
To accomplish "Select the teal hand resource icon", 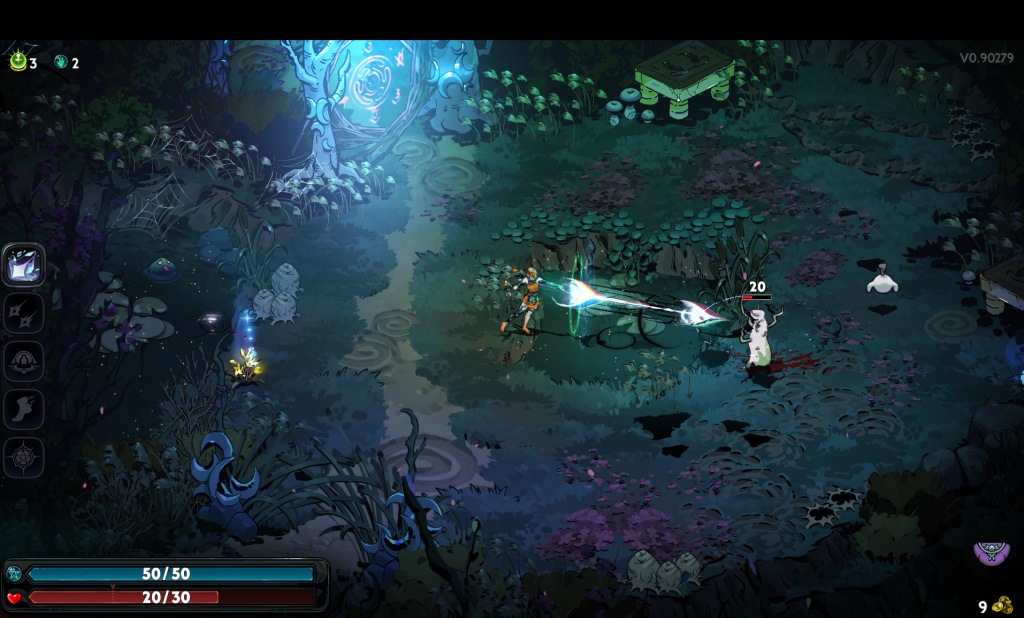I will click(x=60, y=62).
